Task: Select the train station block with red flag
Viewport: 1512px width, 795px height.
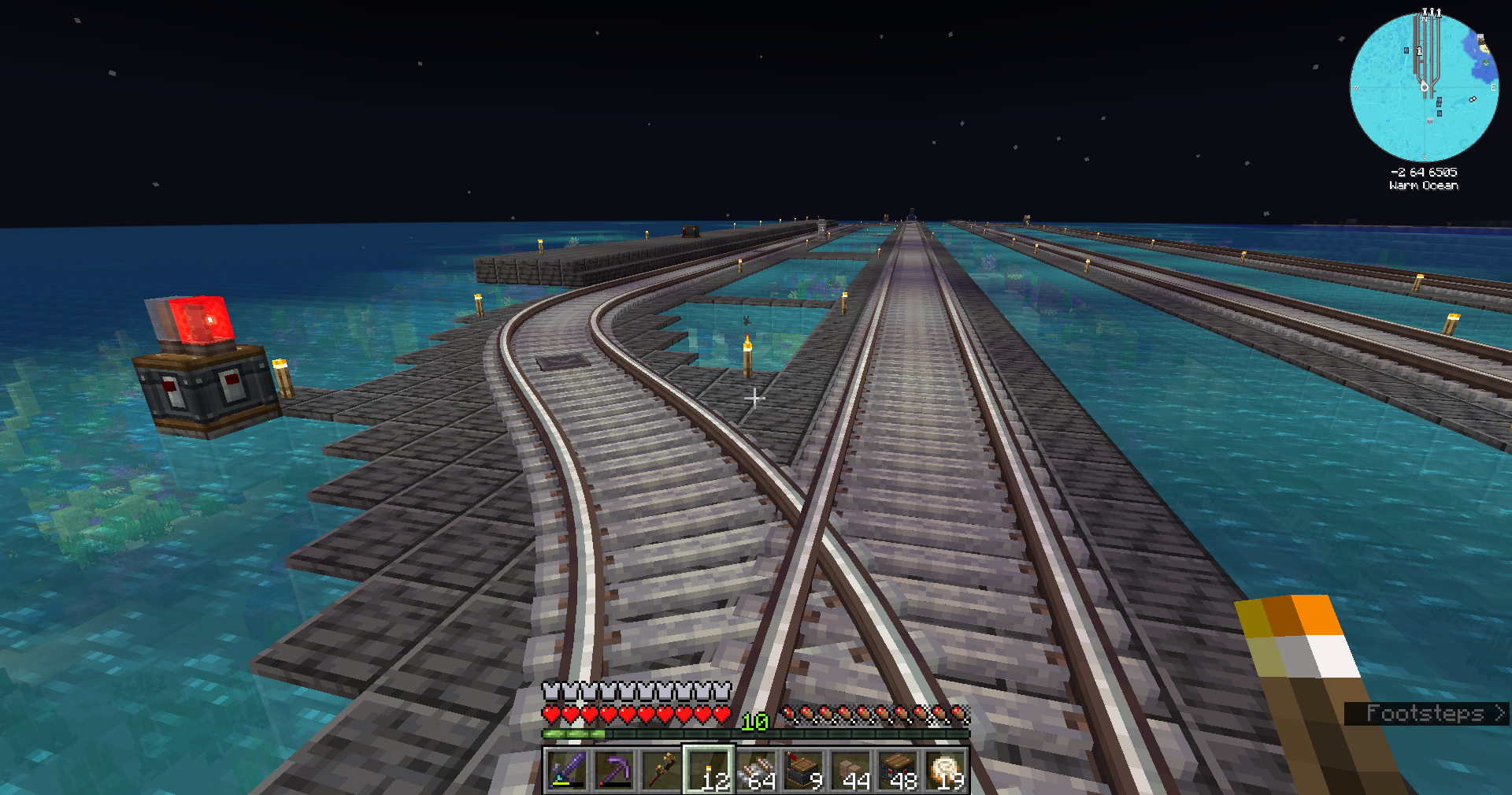Action: [804, 770]
